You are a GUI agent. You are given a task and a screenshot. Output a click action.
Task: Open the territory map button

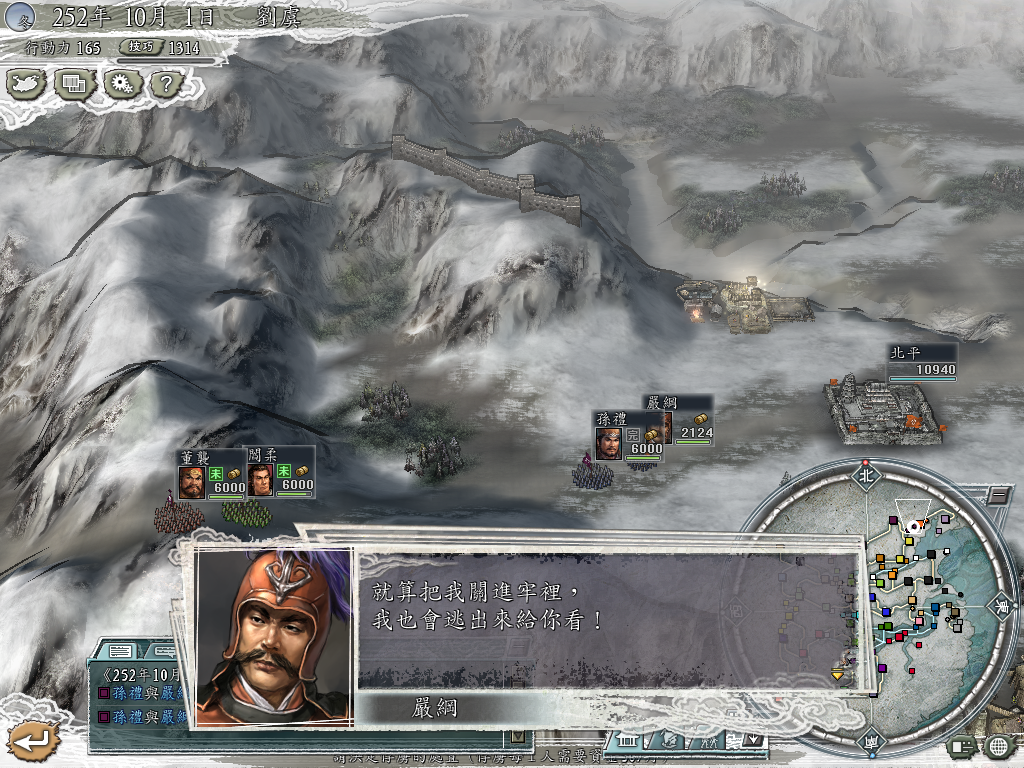[x=27, y=84]
